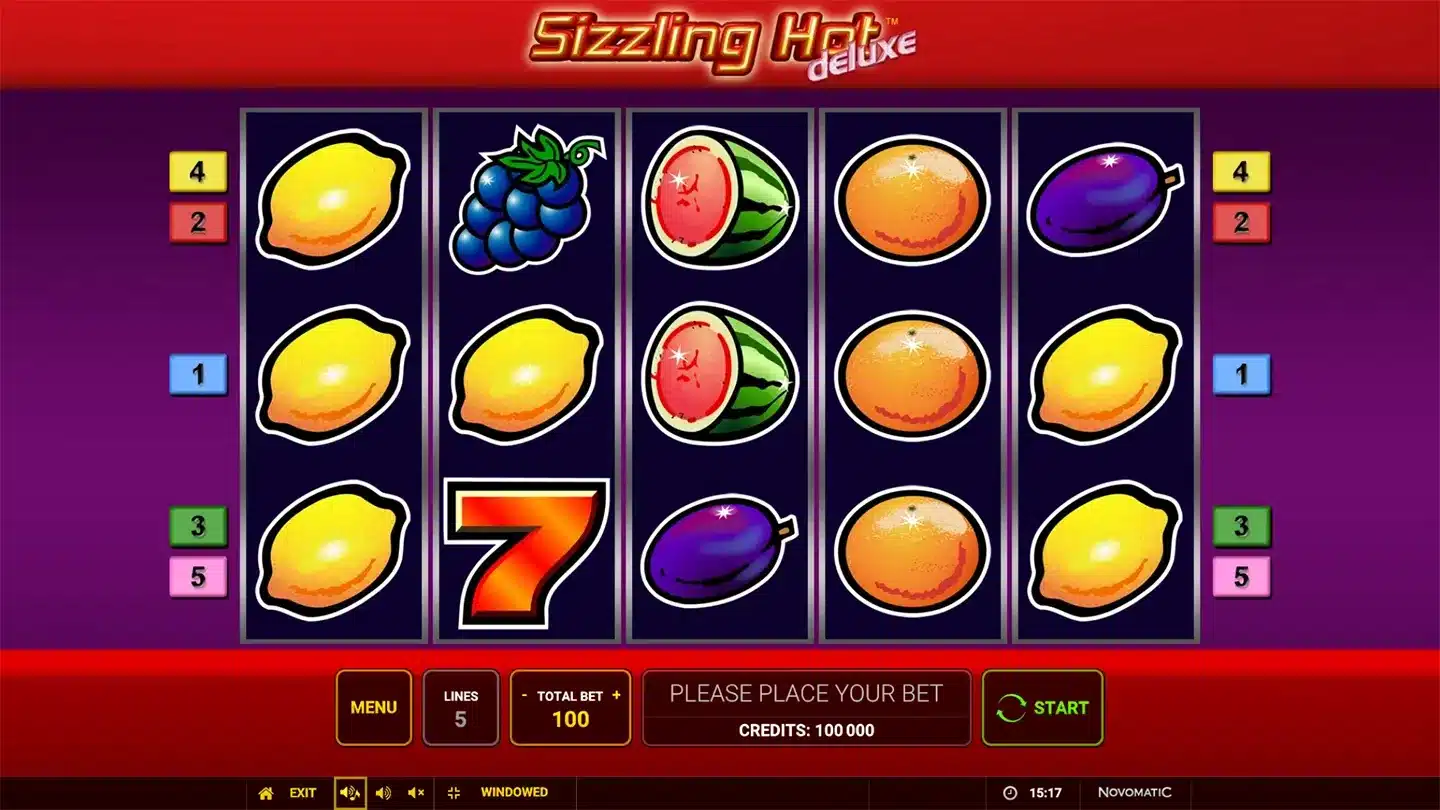This screenshot has width=1440, height=810.
Task: Select the blue payline 1 marker
Action: pos(198,375)
